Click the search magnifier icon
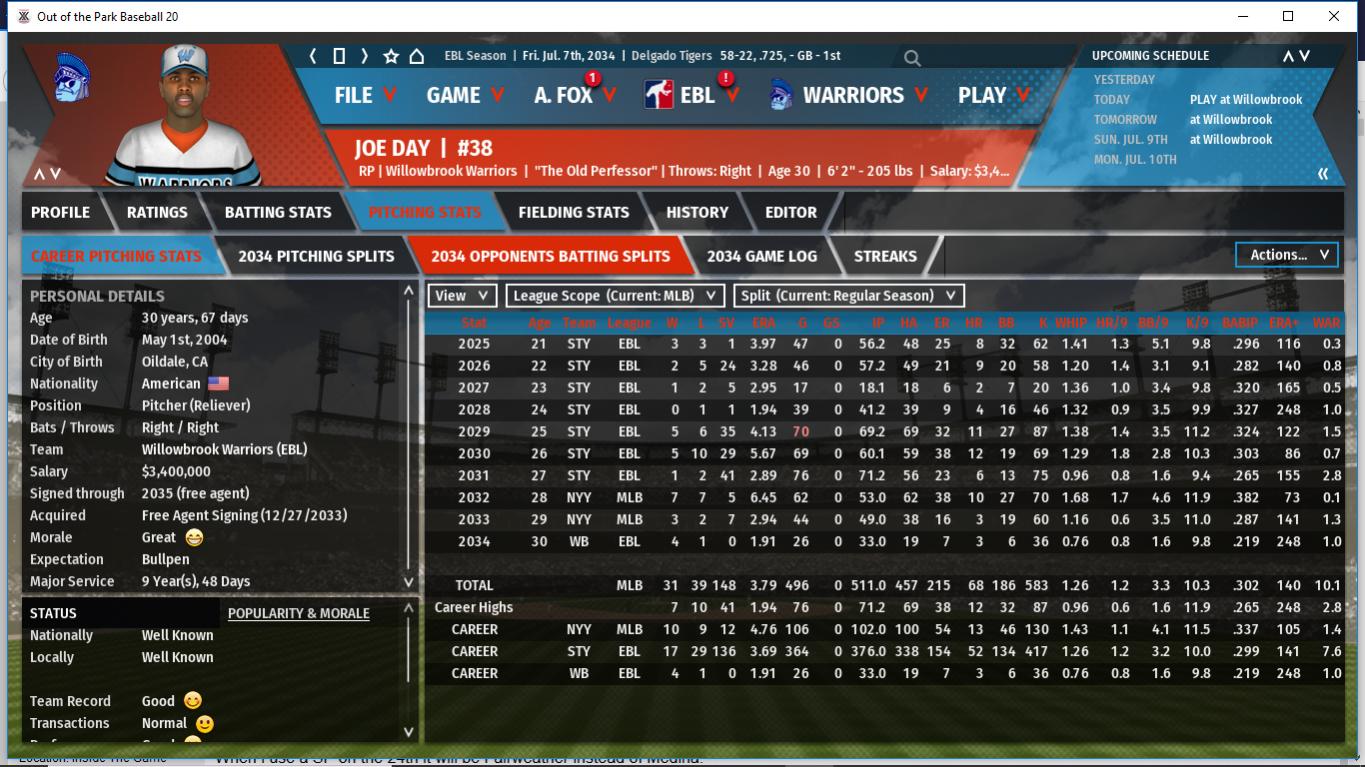Viewport: 1365px width, 767px height. [x=912, y=58]
